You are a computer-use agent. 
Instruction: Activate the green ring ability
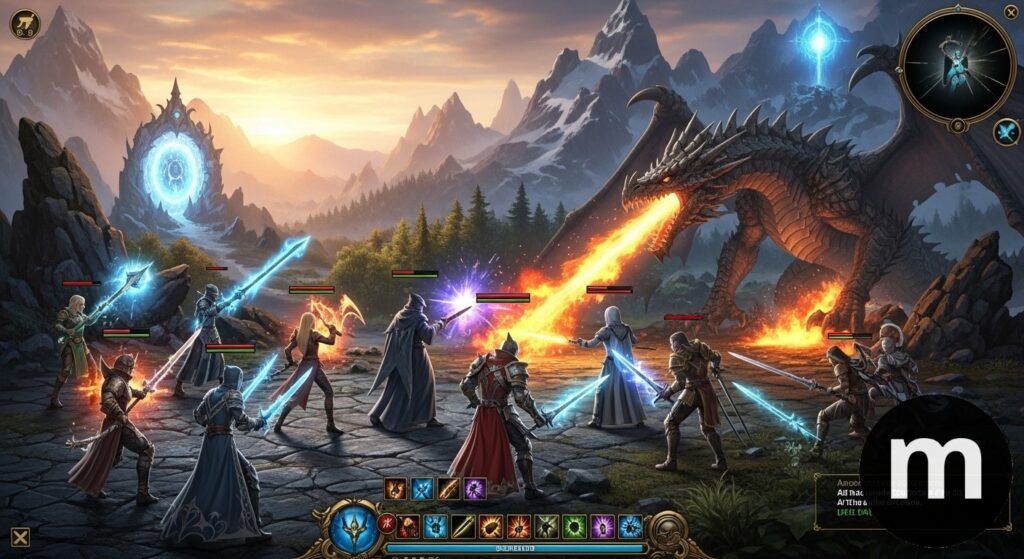point(574,527)
